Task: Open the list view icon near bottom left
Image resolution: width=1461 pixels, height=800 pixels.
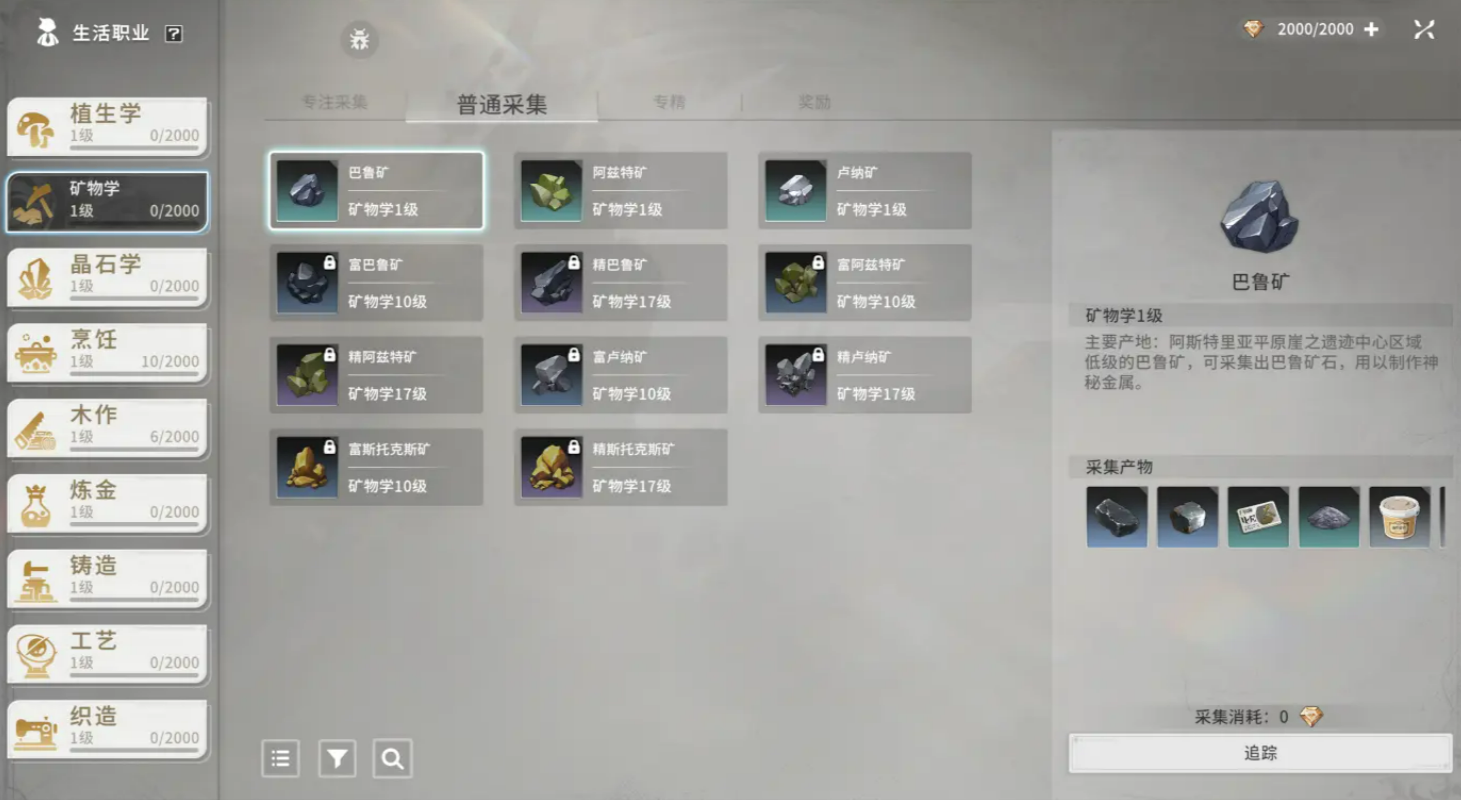Action: coord(281,758)
